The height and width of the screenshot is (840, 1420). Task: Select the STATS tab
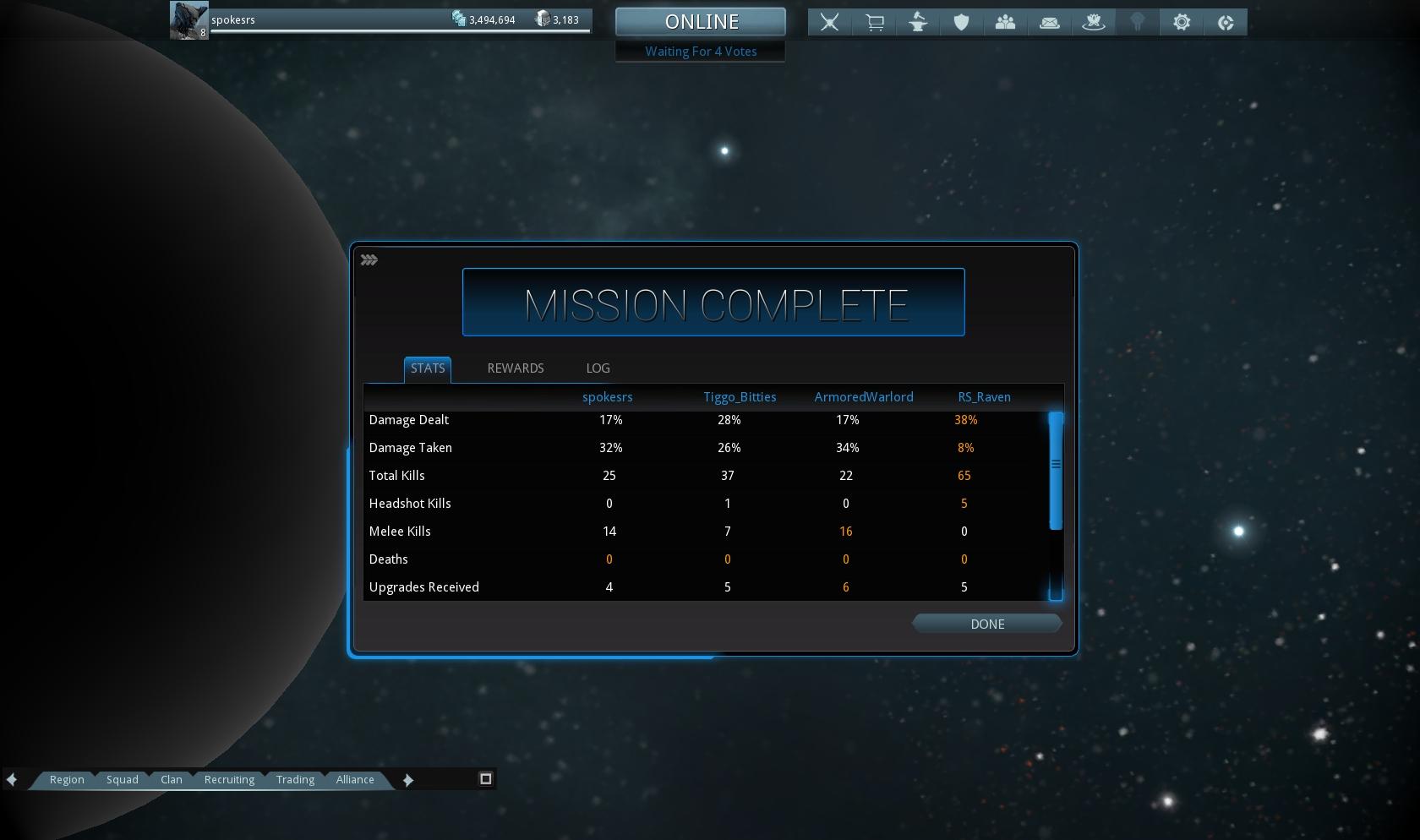[428, 368]
